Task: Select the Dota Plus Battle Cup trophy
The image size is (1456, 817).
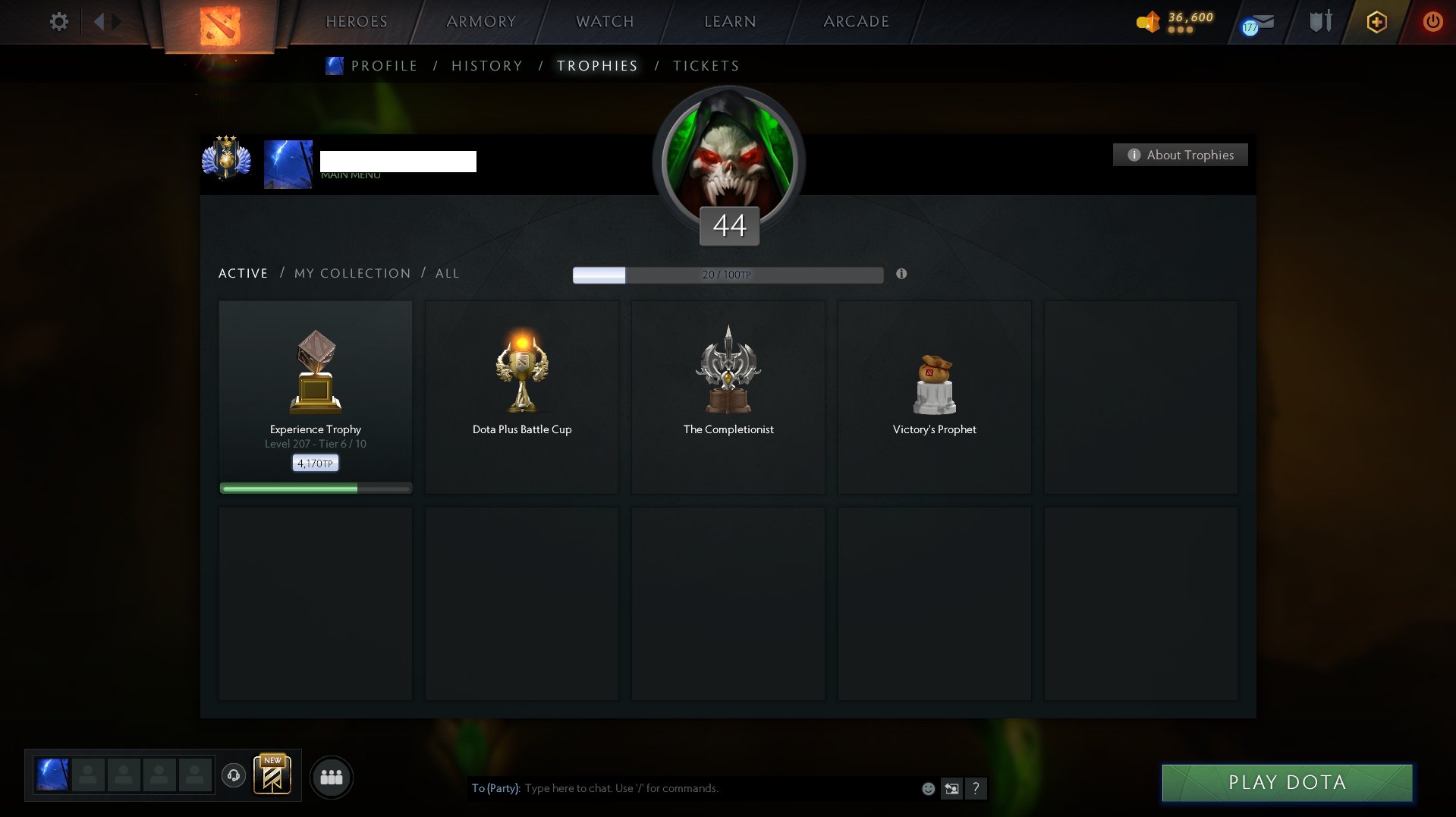Action: click(522, 396)
